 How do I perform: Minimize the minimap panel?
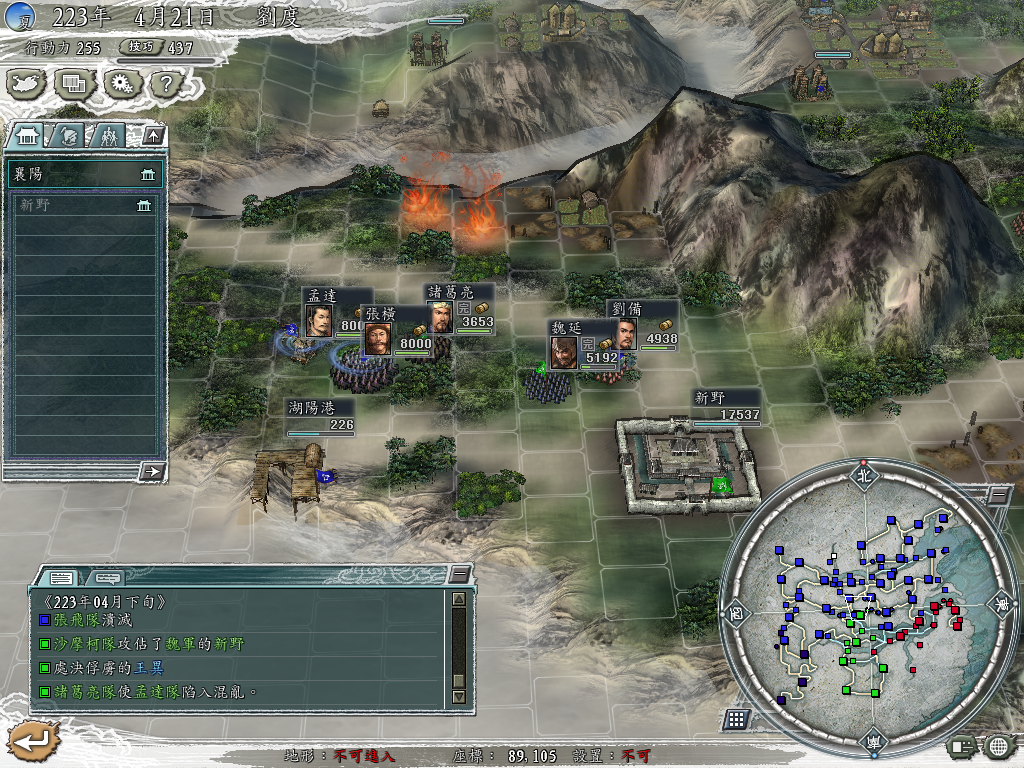pos(998,494)
